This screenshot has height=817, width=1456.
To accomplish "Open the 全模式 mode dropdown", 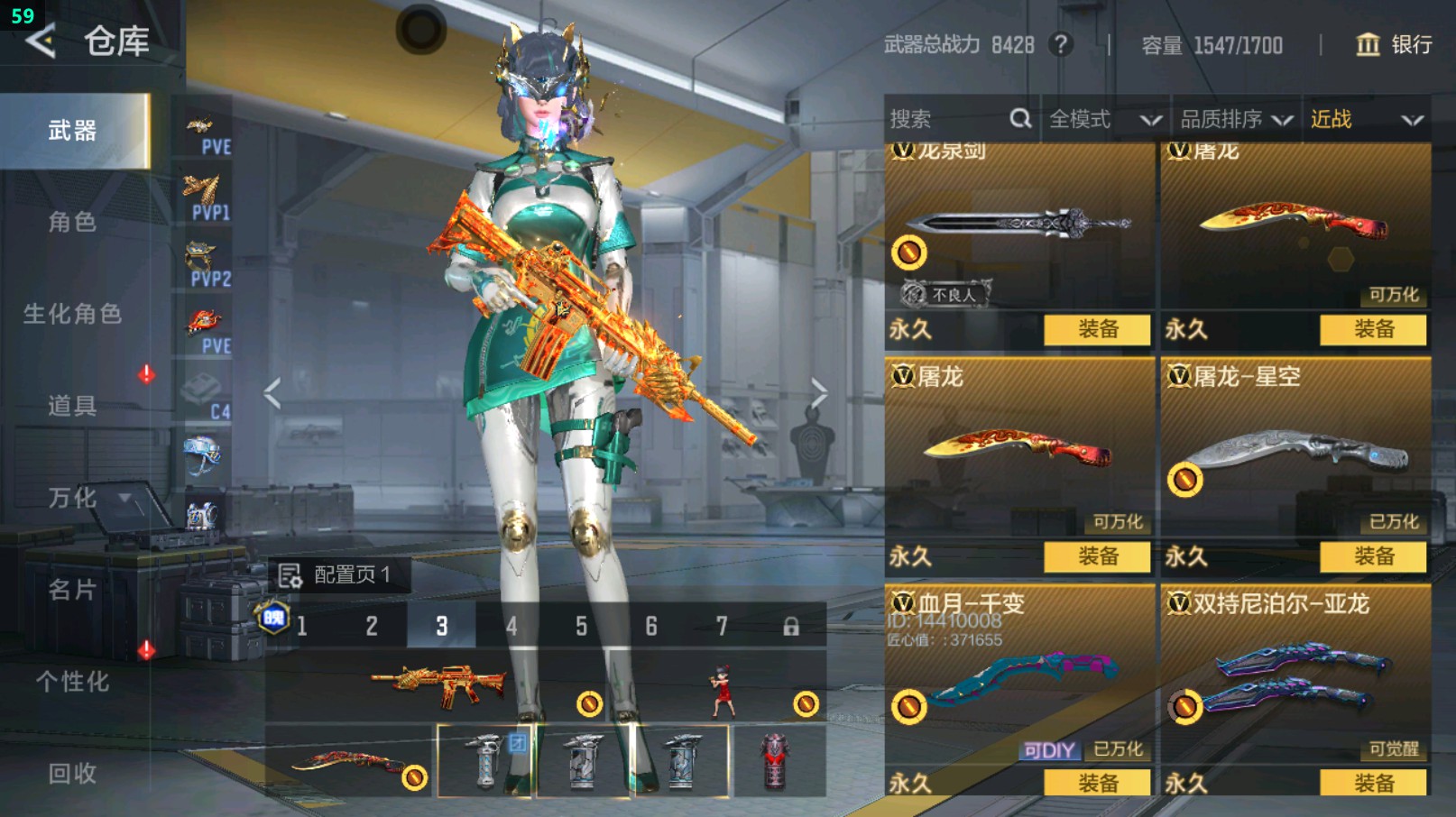I will [x=1099, y=117].
